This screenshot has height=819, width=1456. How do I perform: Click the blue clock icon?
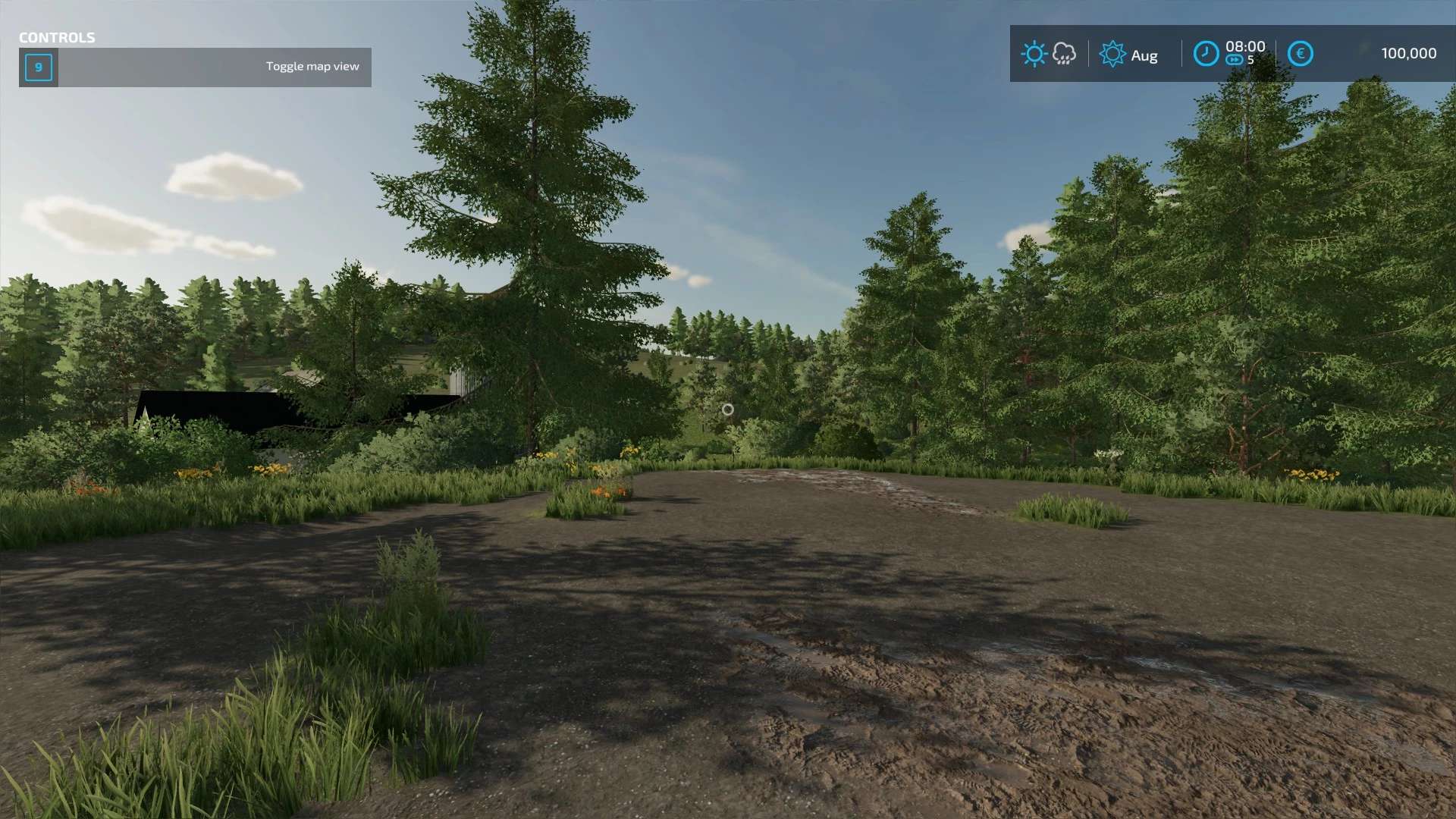(x=1206, y=54)
